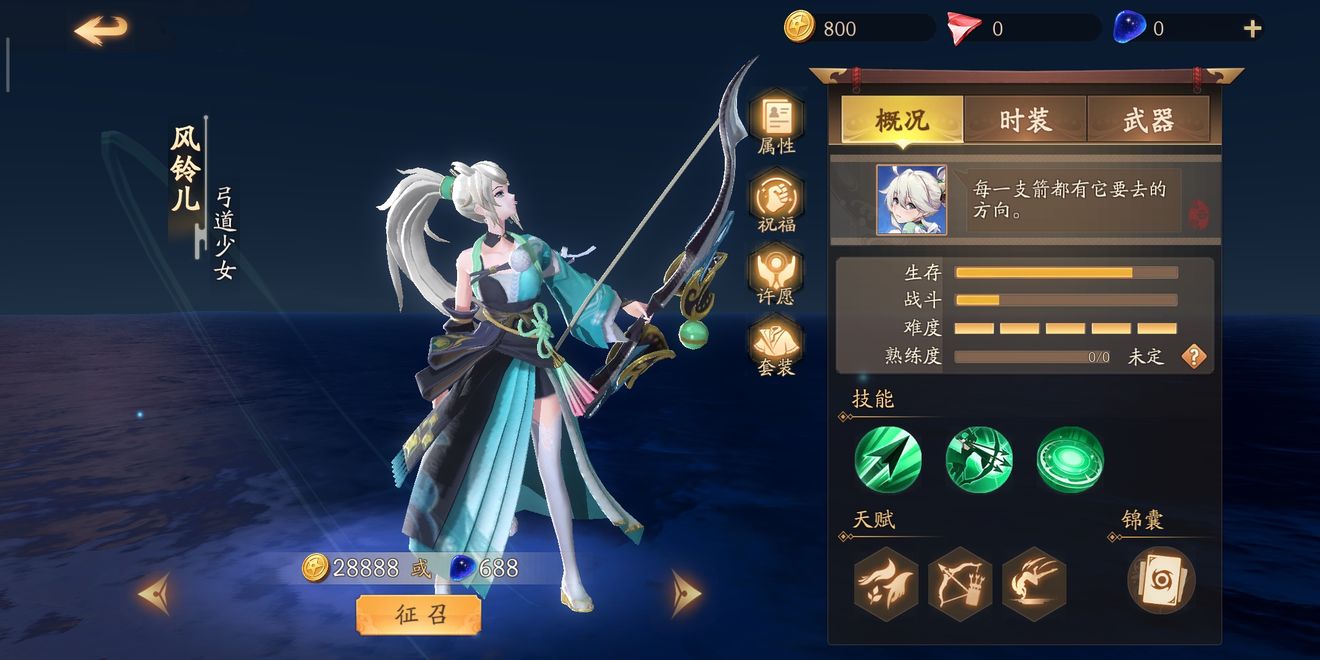Recruit the hero with 征召 button

click(x=419, y=615)
